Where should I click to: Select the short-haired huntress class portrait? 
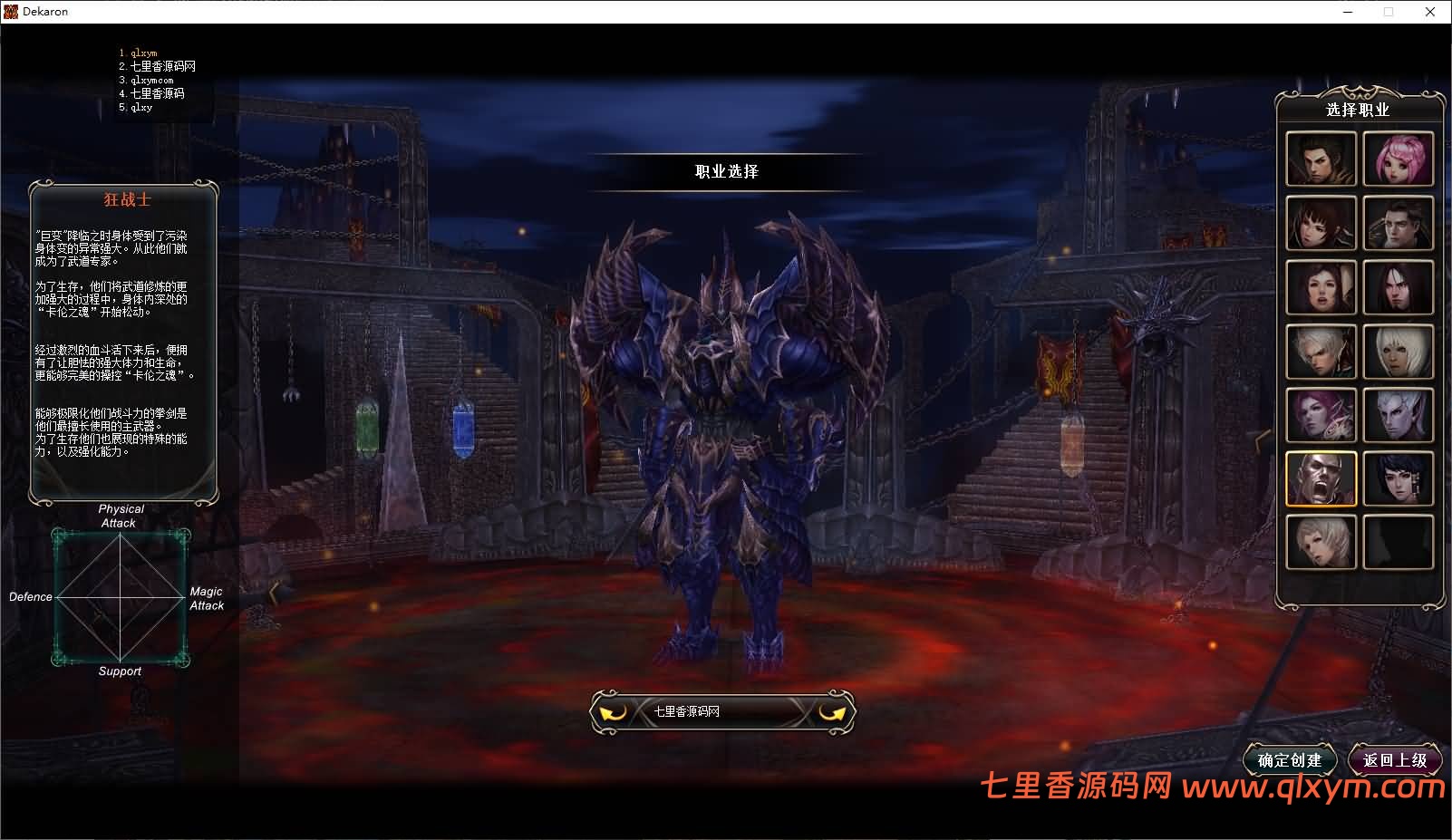click(1321, 222)
